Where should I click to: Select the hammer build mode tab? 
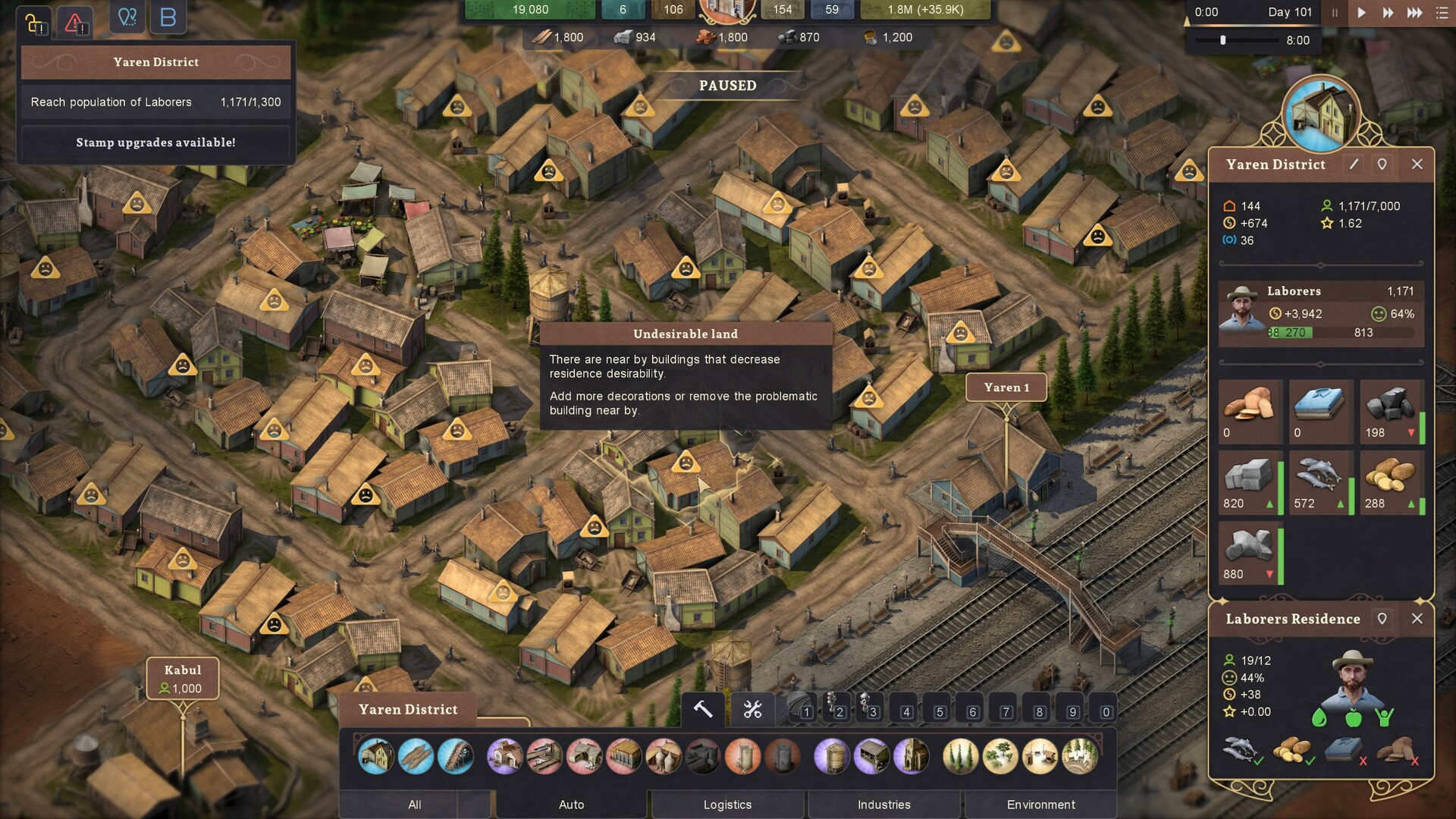coord(703,710)
